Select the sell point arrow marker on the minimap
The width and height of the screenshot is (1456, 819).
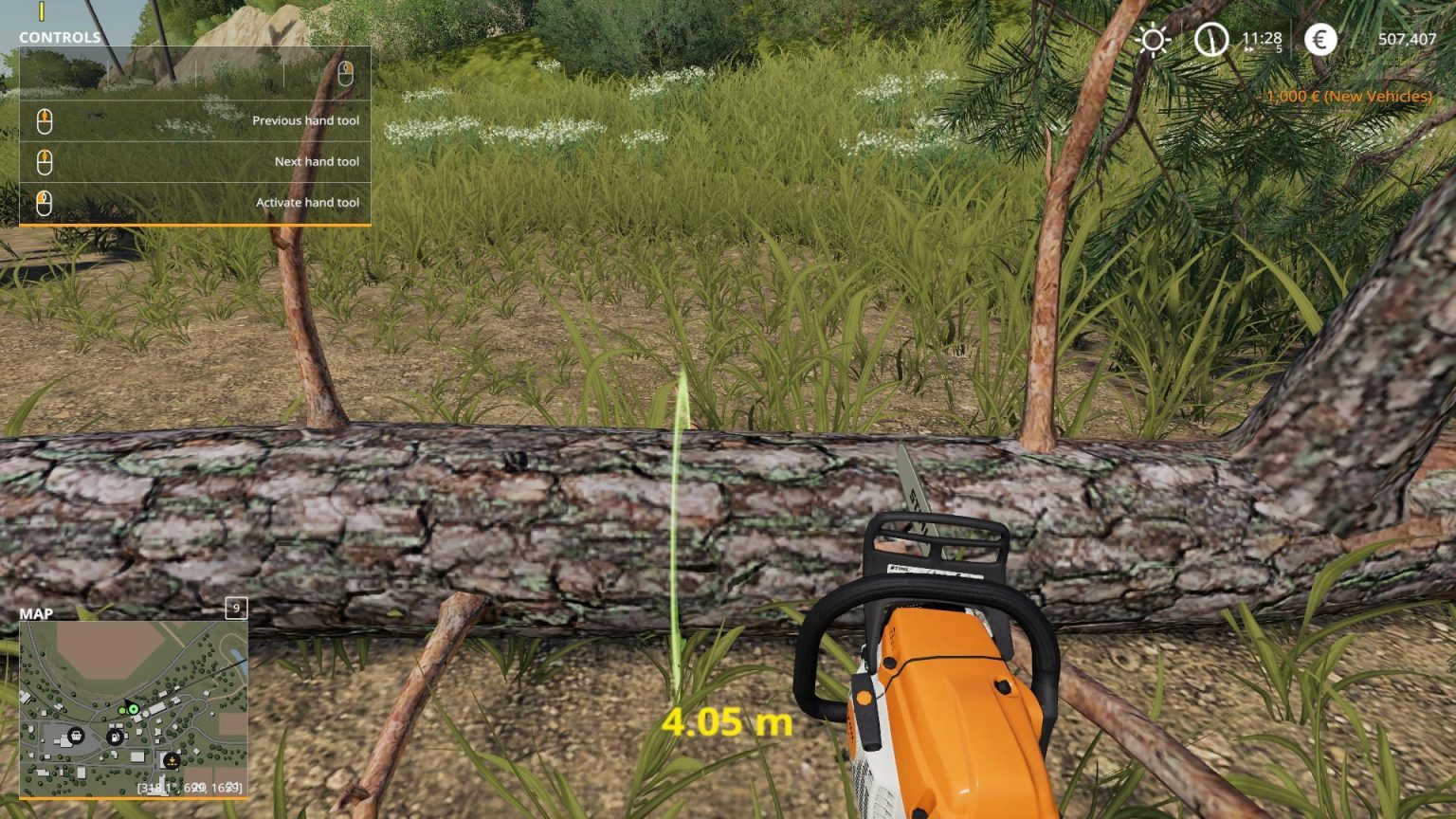coord(172,761)
